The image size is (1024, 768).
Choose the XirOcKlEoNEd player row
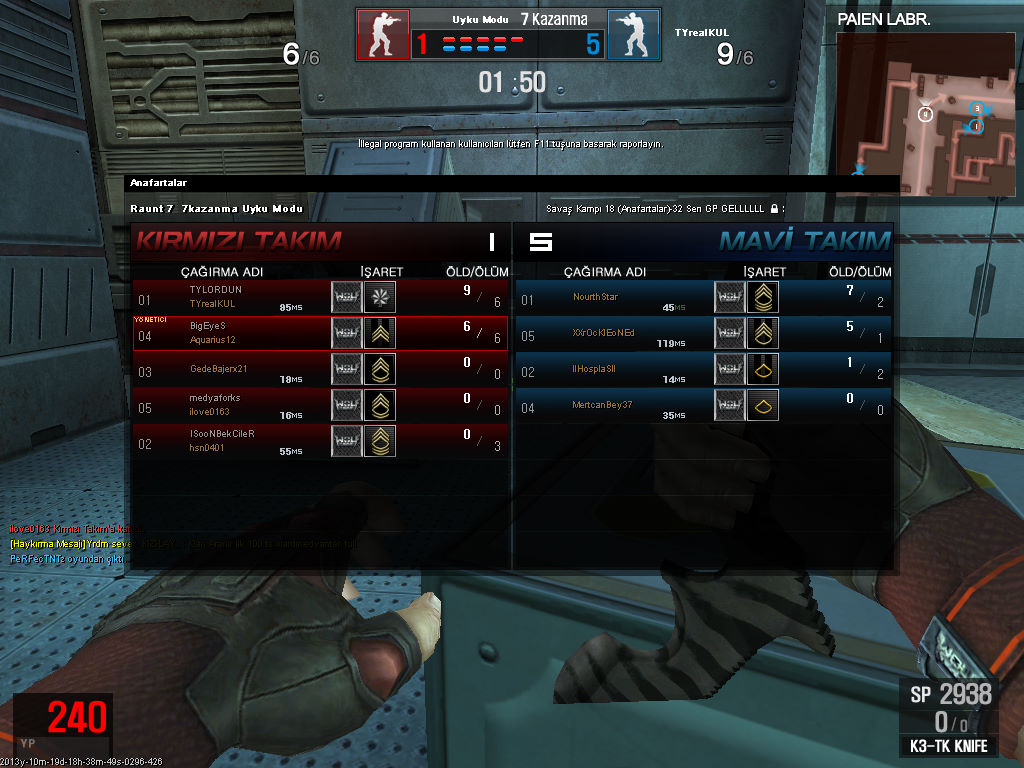click(703, 333)
